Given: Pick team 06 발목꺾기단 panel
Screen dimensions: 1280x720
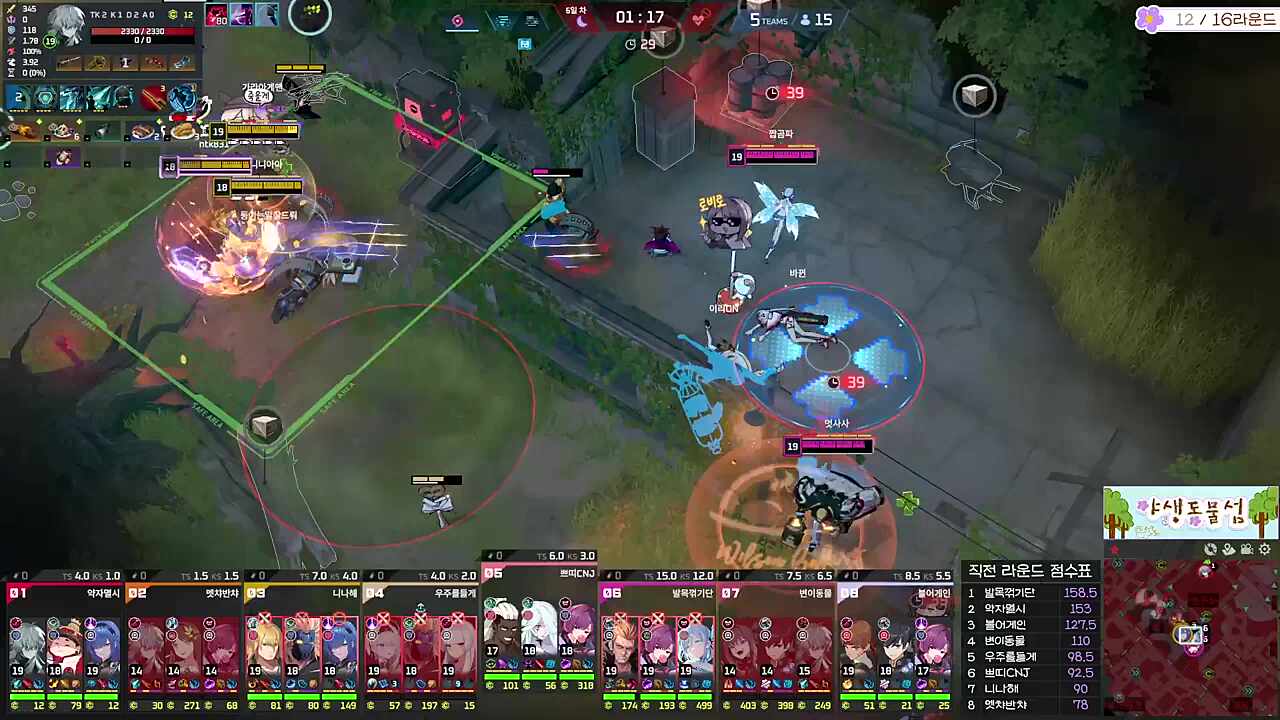Looking at the screenshot, I should pyautogui.click(x=657, y=640).
